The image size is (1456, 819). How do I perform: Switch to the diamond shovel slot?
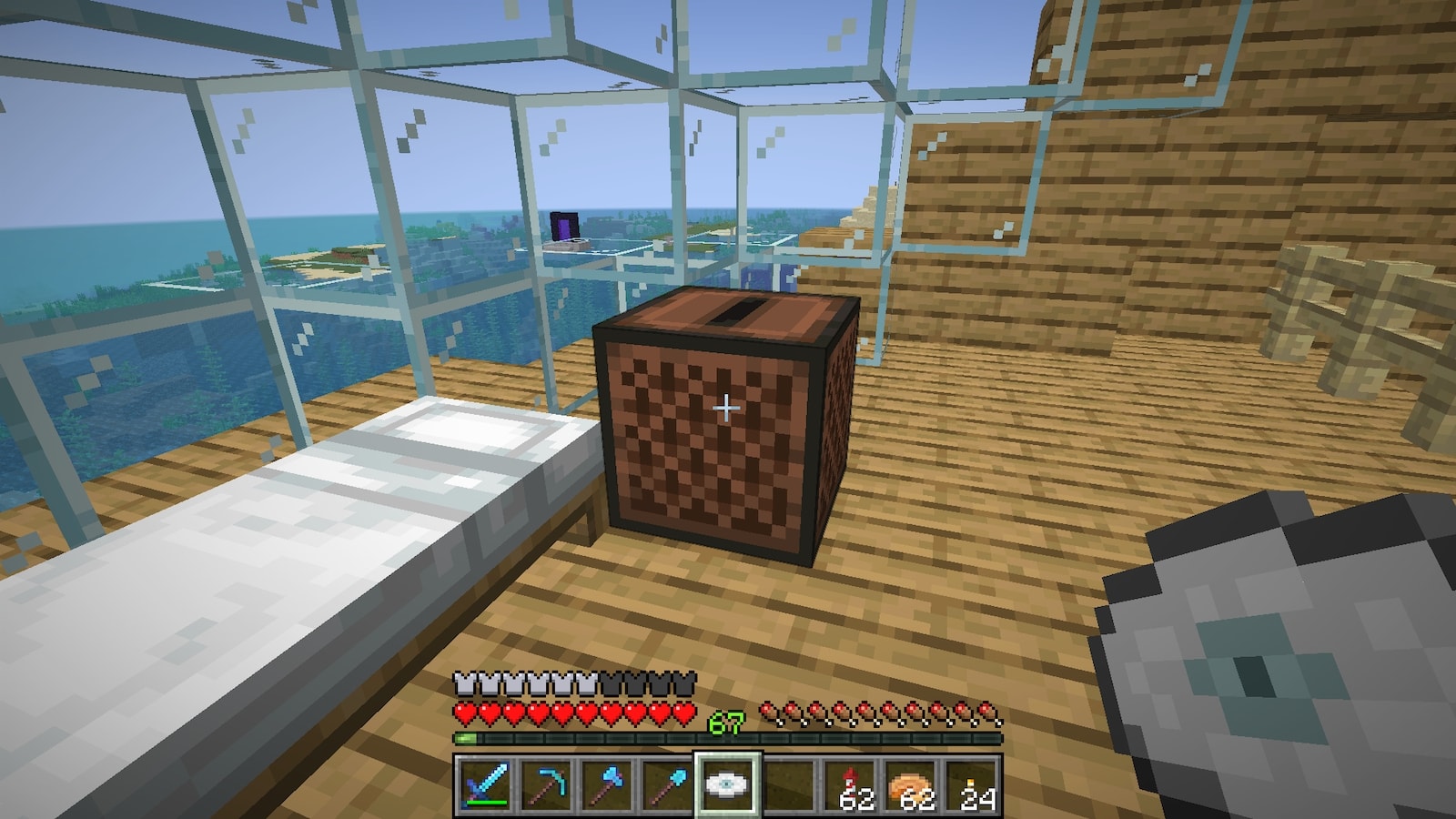[666, 784]
